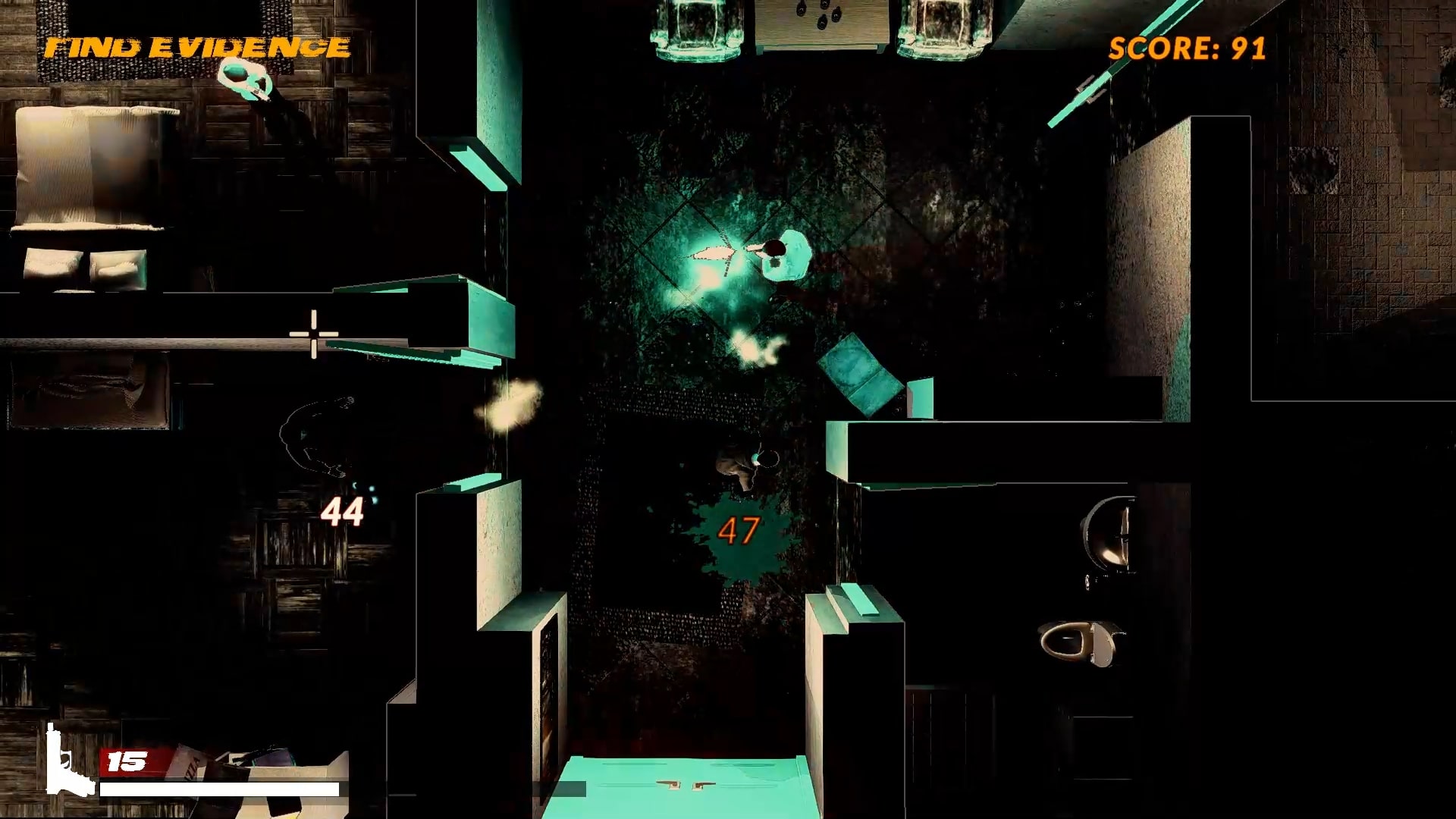The width and height of the screenshot is (1456, 819).
Task: Select the Find Evidence objective tracker
Action: coord(197,48)
